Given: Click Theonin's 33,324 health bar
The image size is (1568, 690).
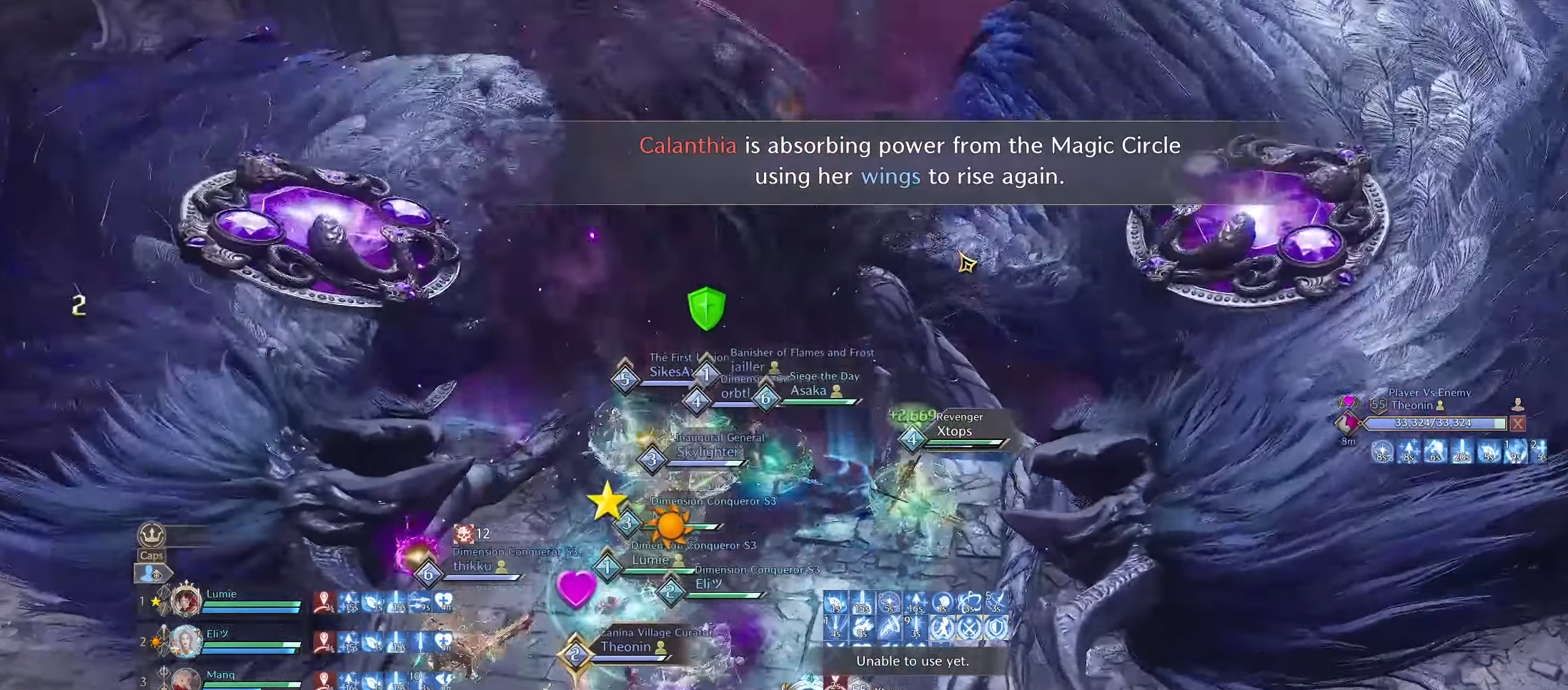Looking at the screenshot, I should coord(1429,423).
